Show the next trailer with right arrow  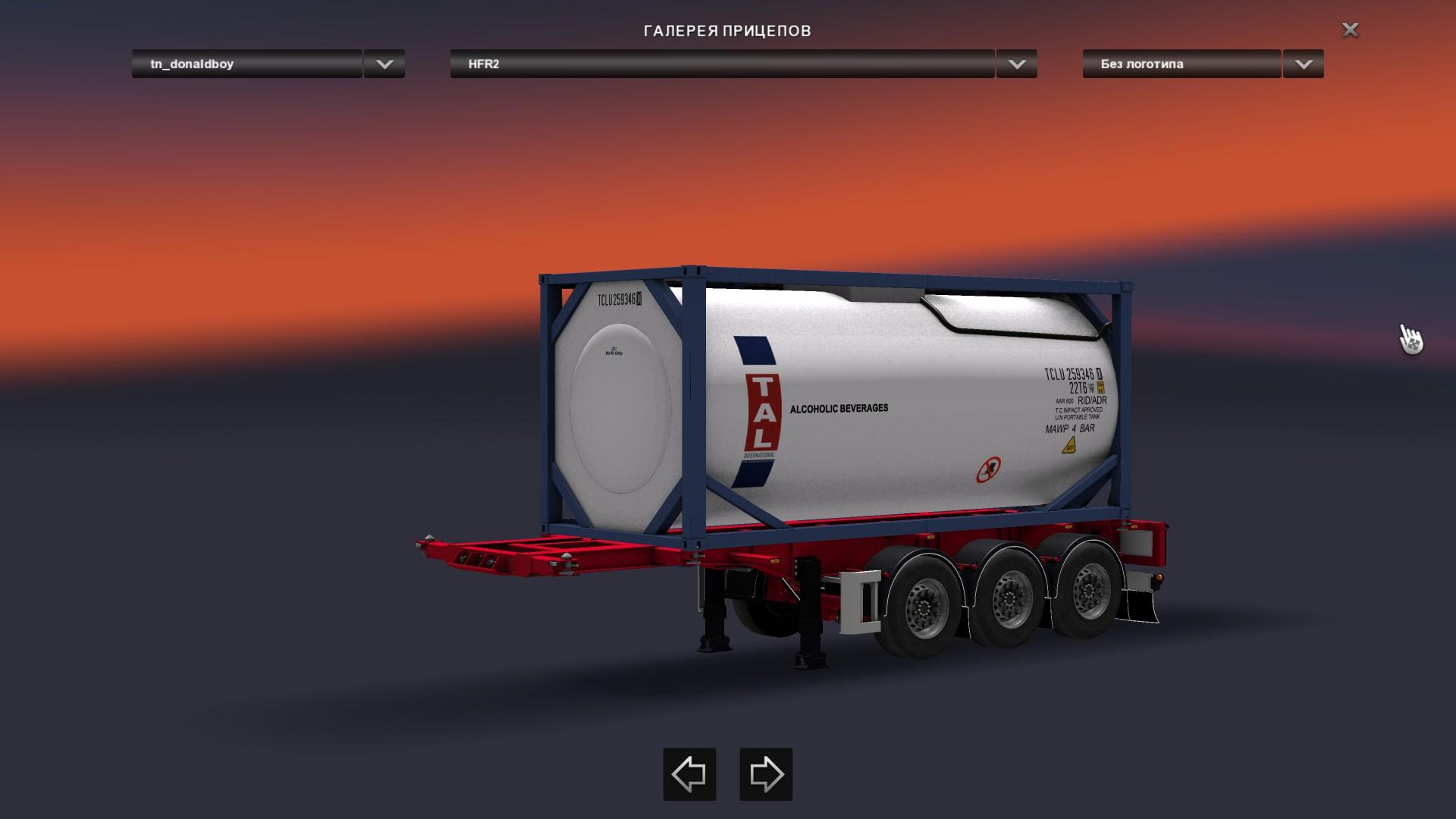tap(766, 774)
